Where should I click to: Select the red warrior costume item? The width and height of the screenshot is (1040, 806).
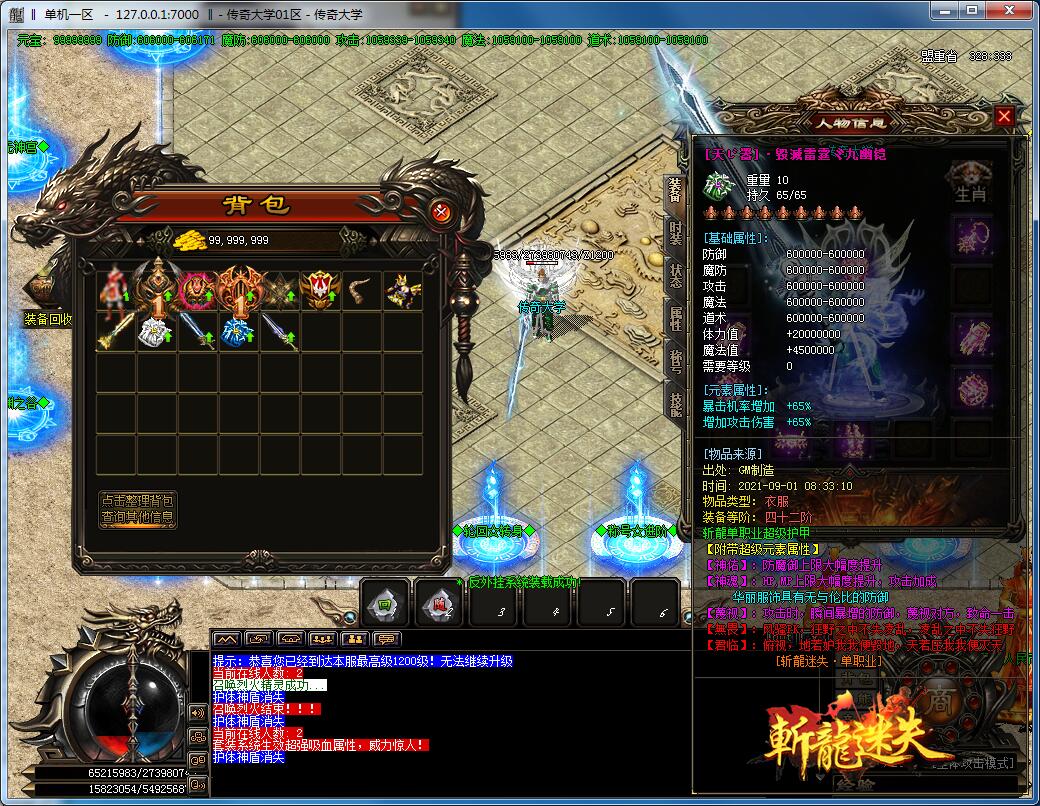click(116, 290)
